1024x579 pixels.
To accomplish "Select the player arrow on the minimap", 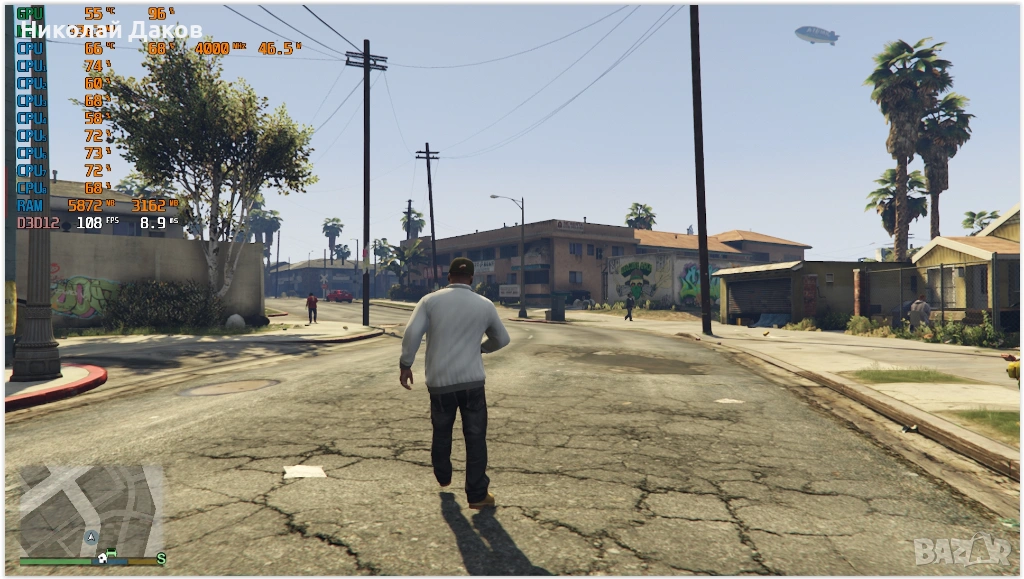I will tap(92, 537).
